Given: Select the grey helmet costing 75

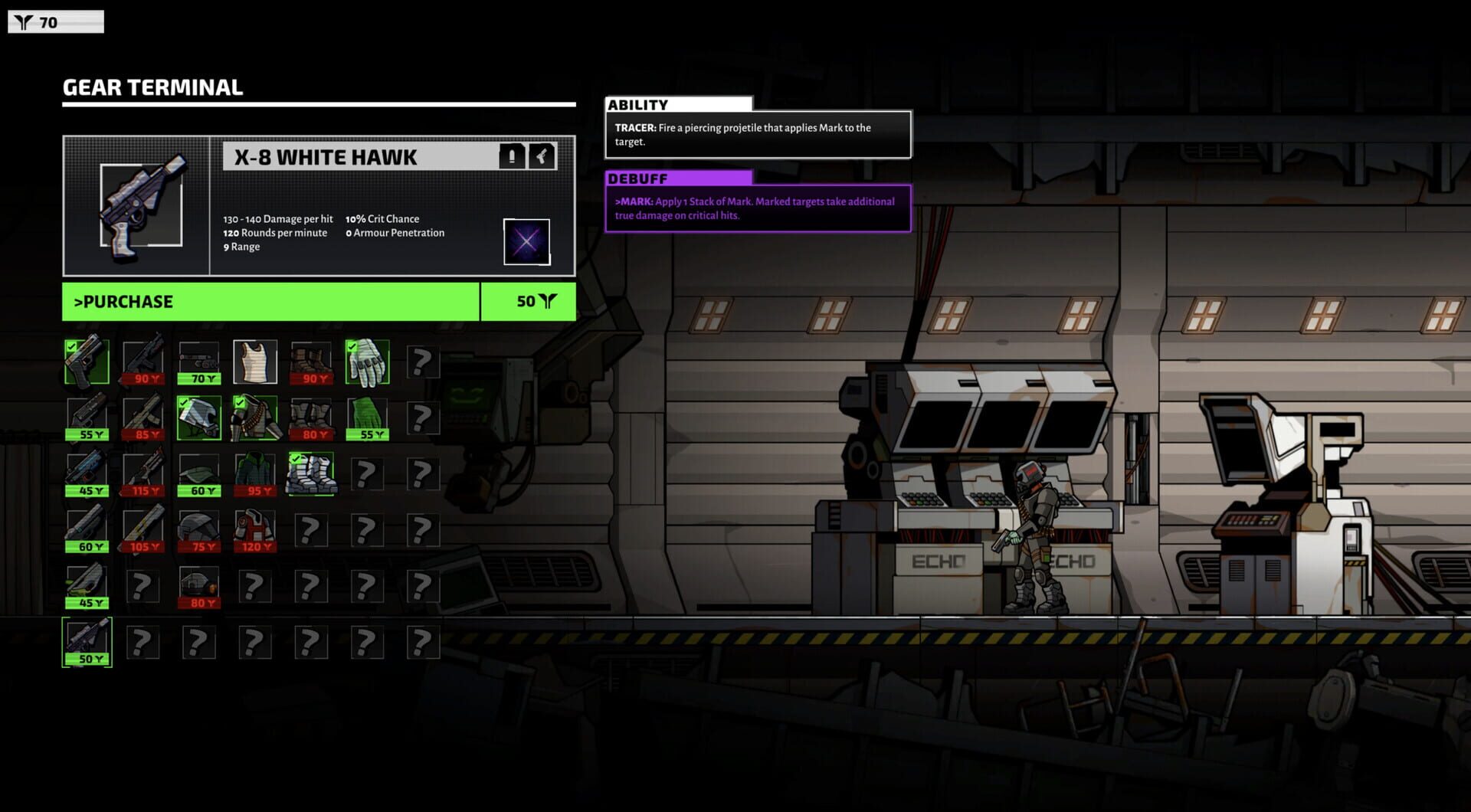Looking at the screenshot, I should [x=198, y=530].
